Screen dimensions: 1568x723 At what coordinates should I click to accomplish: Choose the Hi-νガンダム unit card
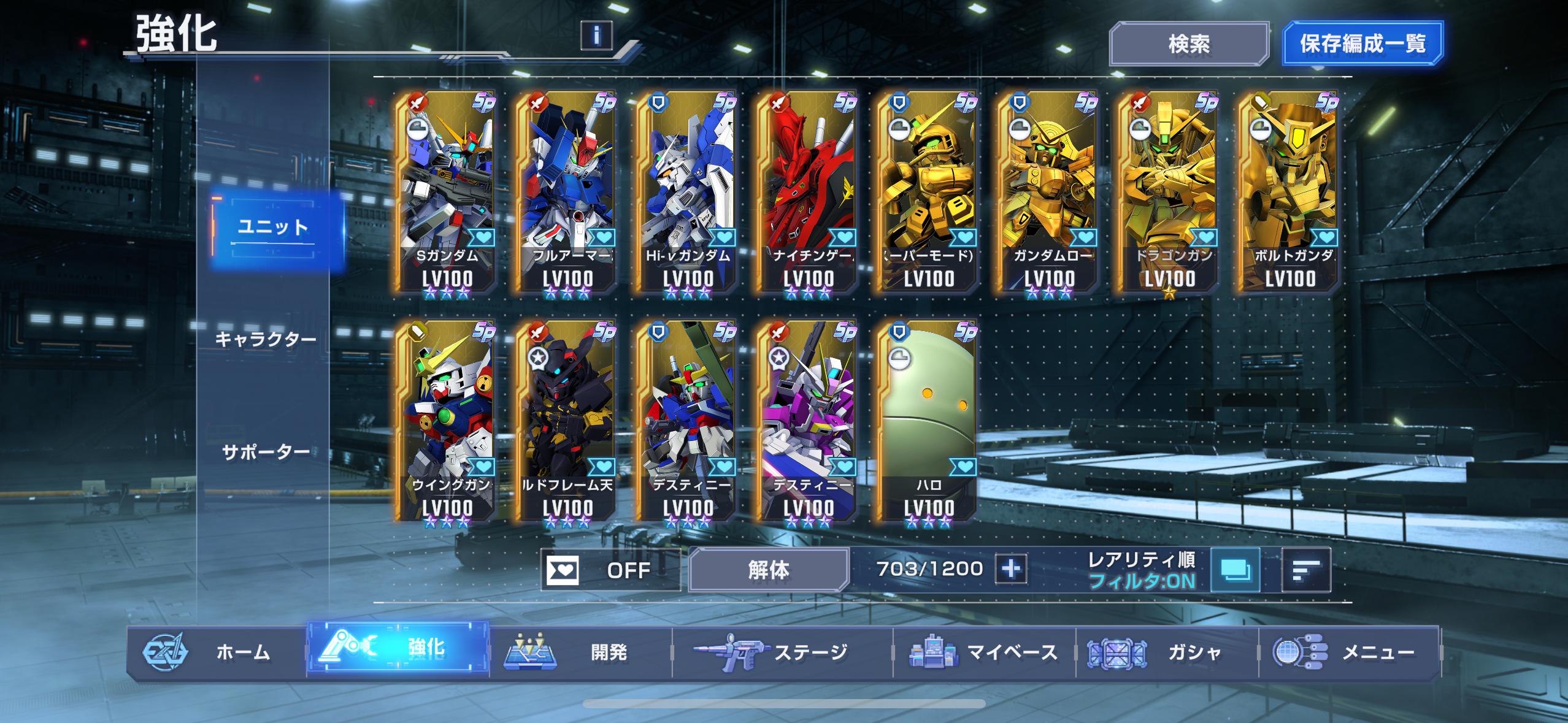tap(687, 191)
